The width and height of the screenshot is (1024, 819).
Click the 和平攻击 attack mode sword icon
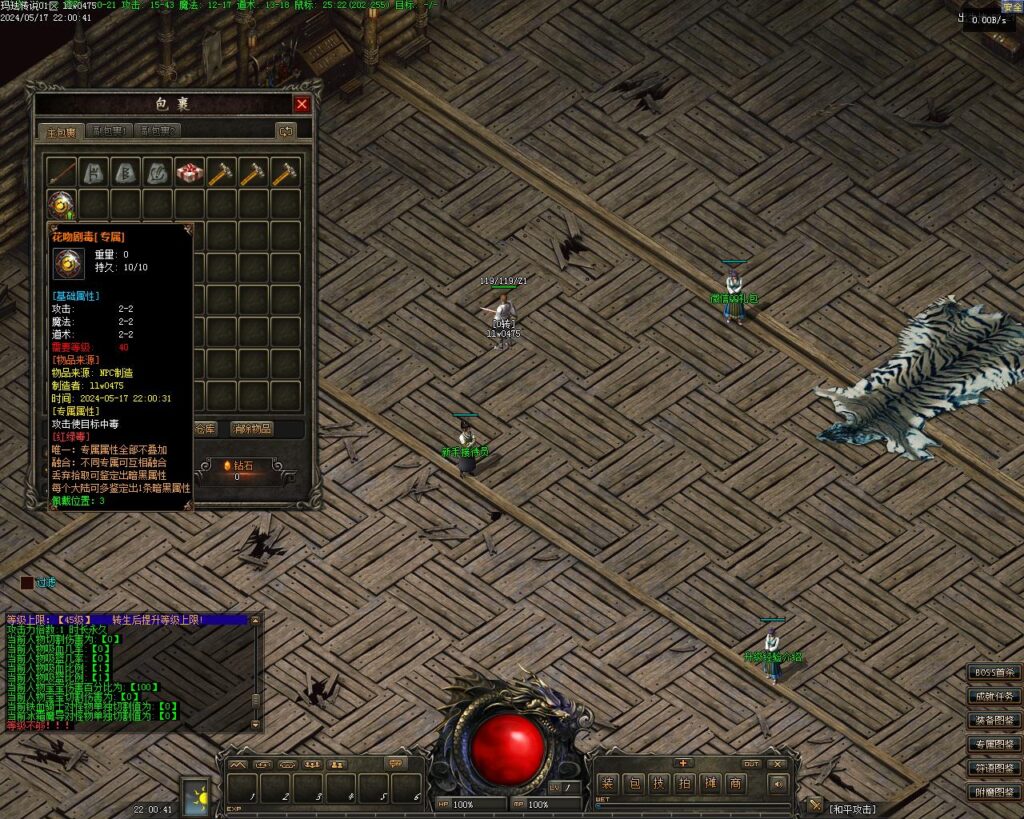(814, 805)
